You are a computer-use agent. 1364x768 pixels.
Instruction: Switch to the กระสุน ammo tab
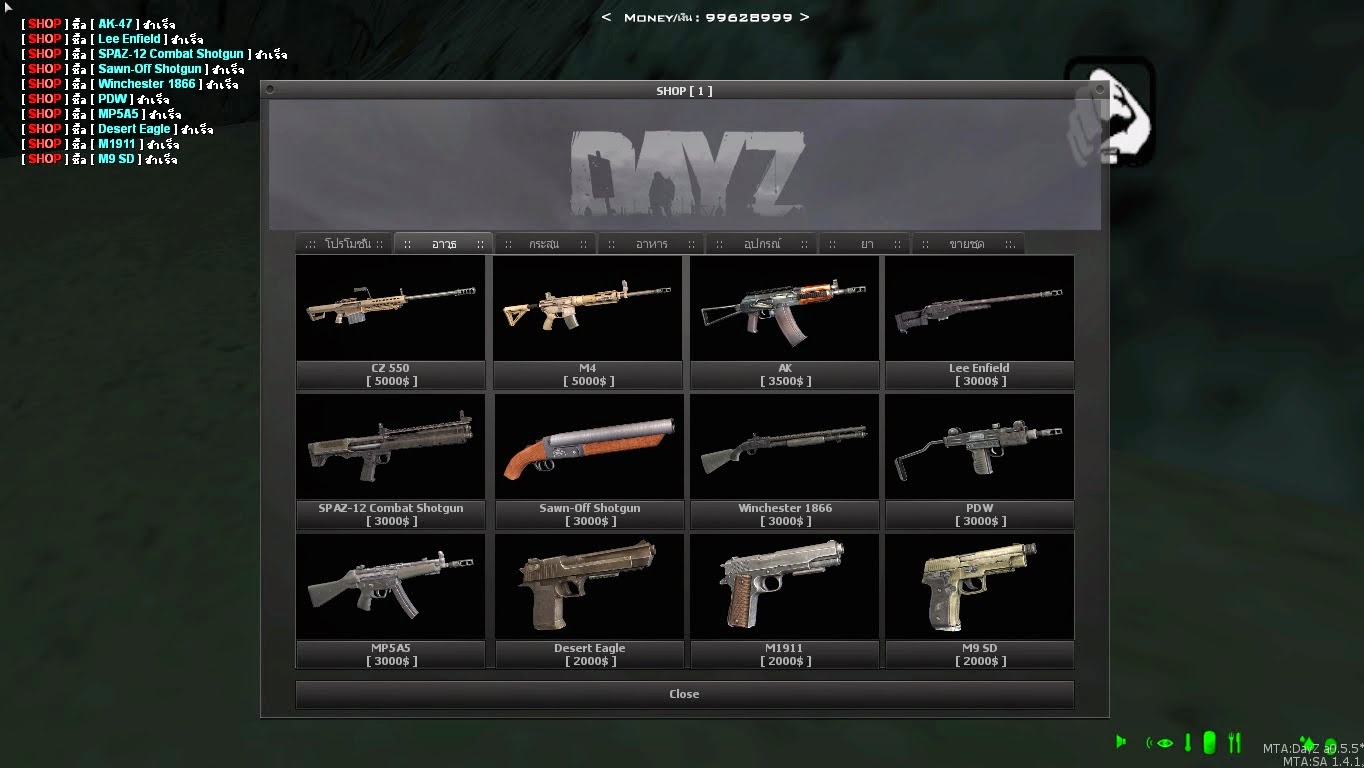tap(546, 243)
